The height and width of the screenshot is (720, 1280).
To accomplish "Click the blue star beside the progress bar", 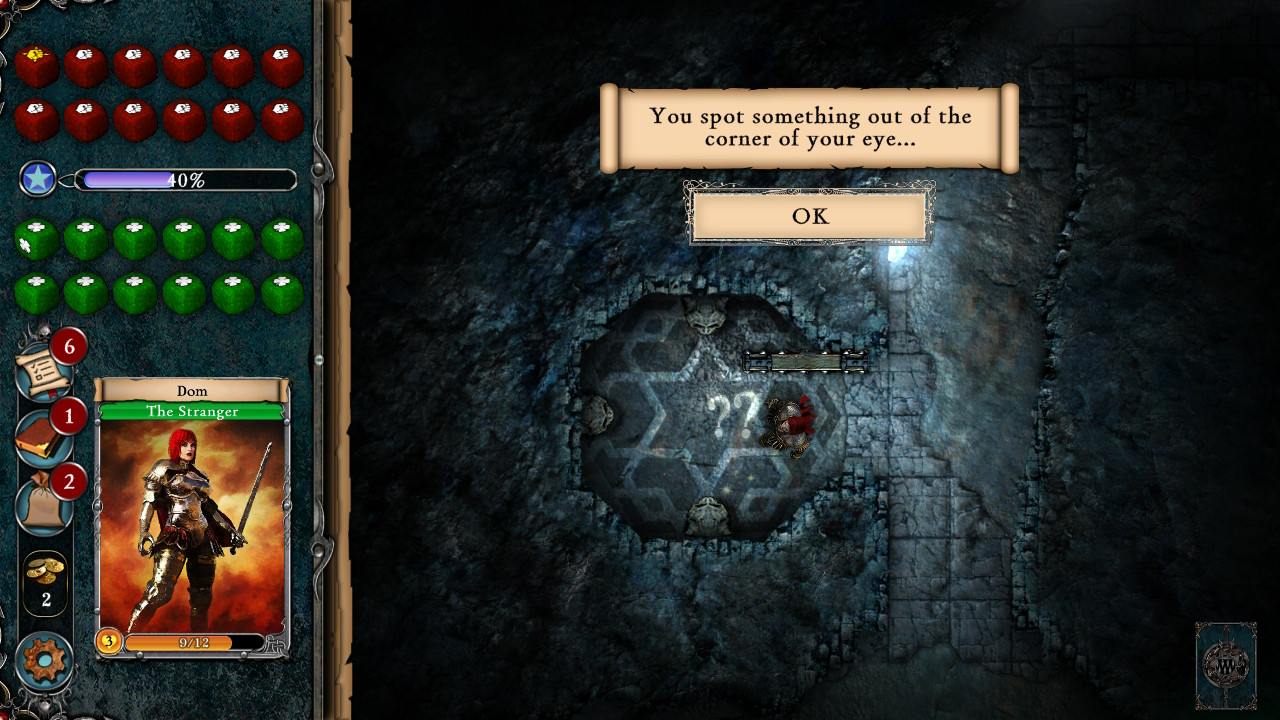I will coord(38,180).
